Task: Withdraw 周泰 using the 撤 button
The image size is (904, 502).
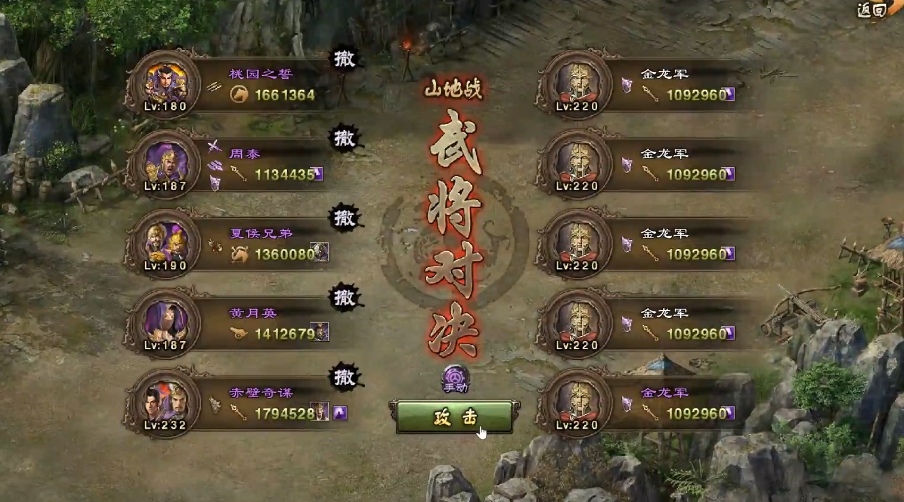Action: click(346, 137)
